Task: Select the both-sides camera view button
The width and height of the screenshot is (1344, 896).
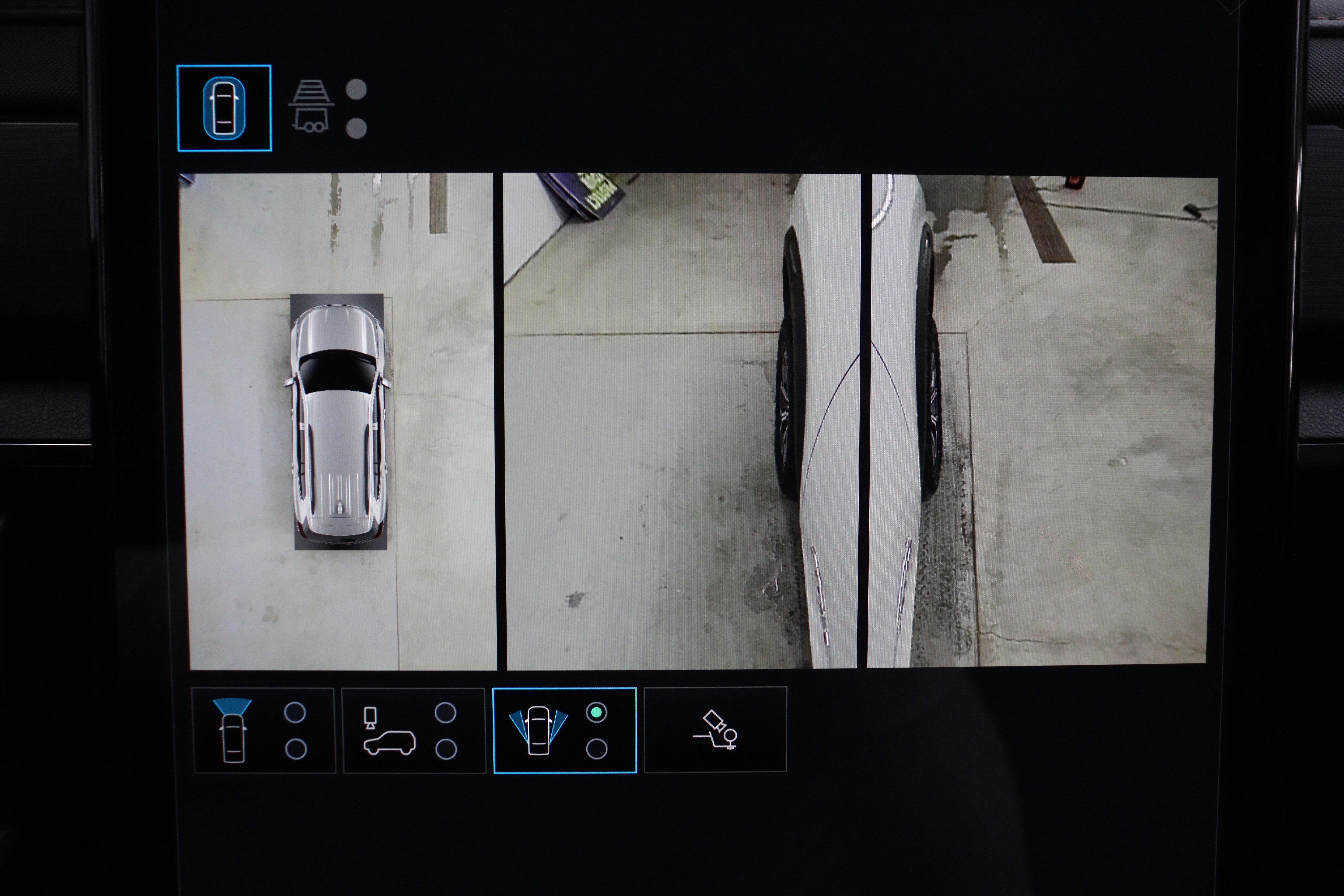Action: click(538, 731)
